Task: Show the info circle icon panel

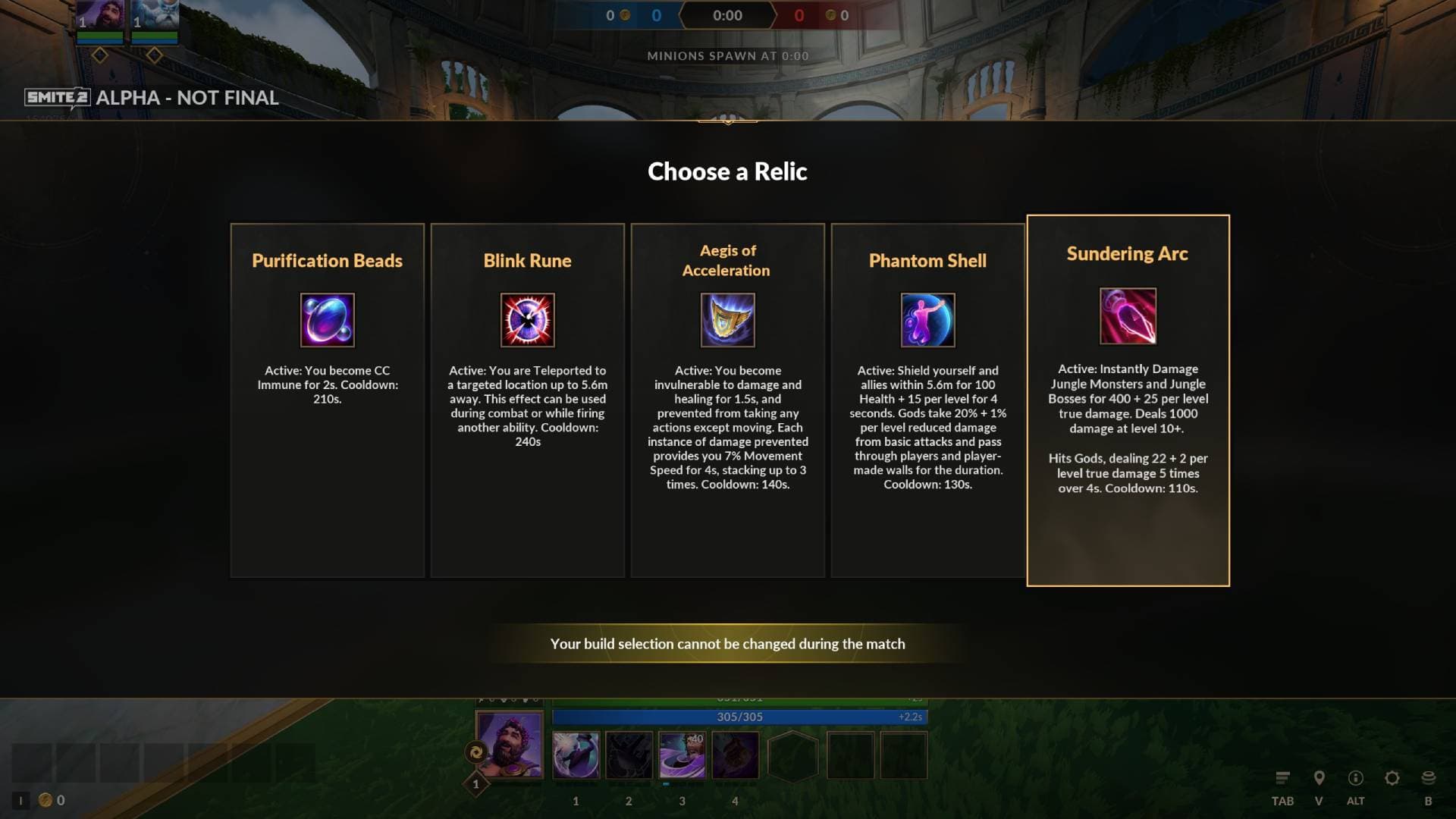Action: coord(1355,778)
